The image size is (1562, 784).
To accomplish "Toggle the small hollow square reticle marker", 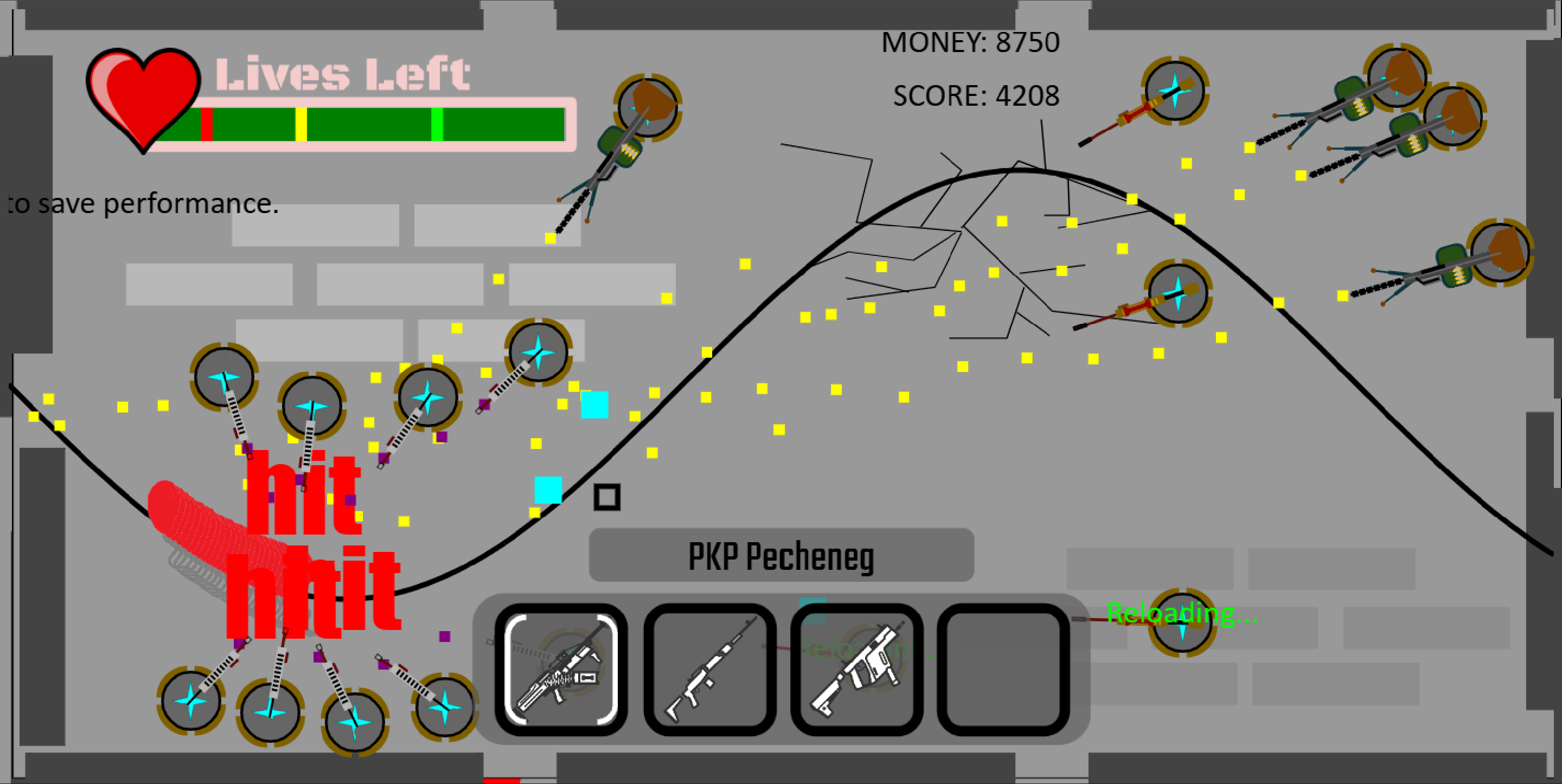I will [607, 498].
